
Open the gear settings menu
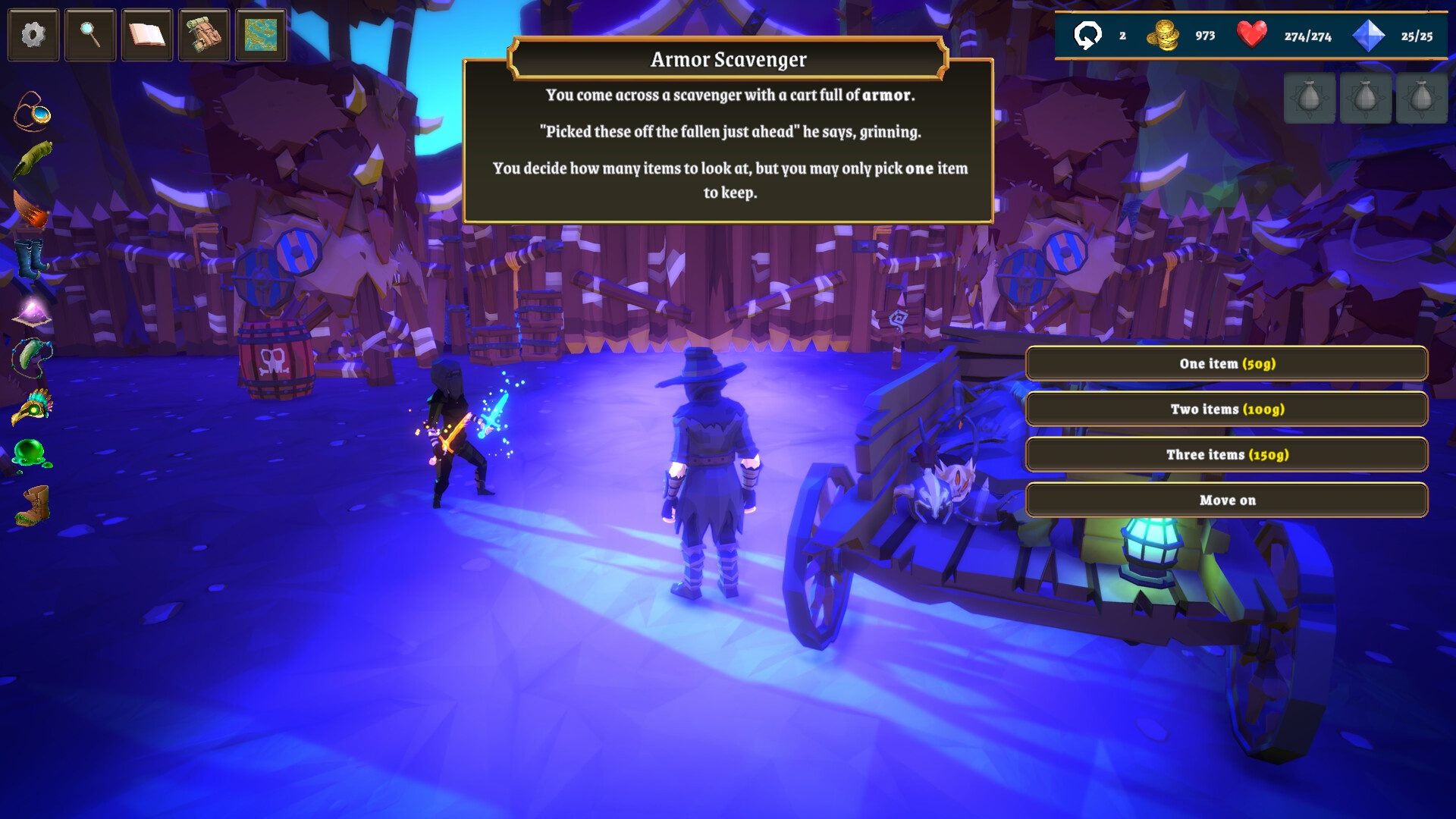click(33, 35)
